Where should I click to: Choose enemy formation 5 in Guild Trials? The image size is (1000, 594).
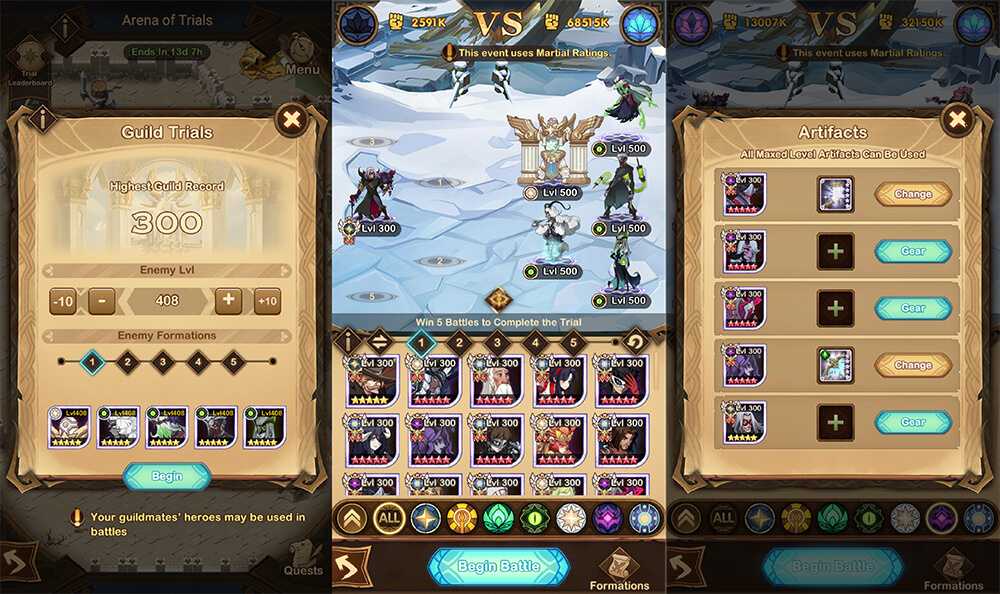tap(234, 362)
